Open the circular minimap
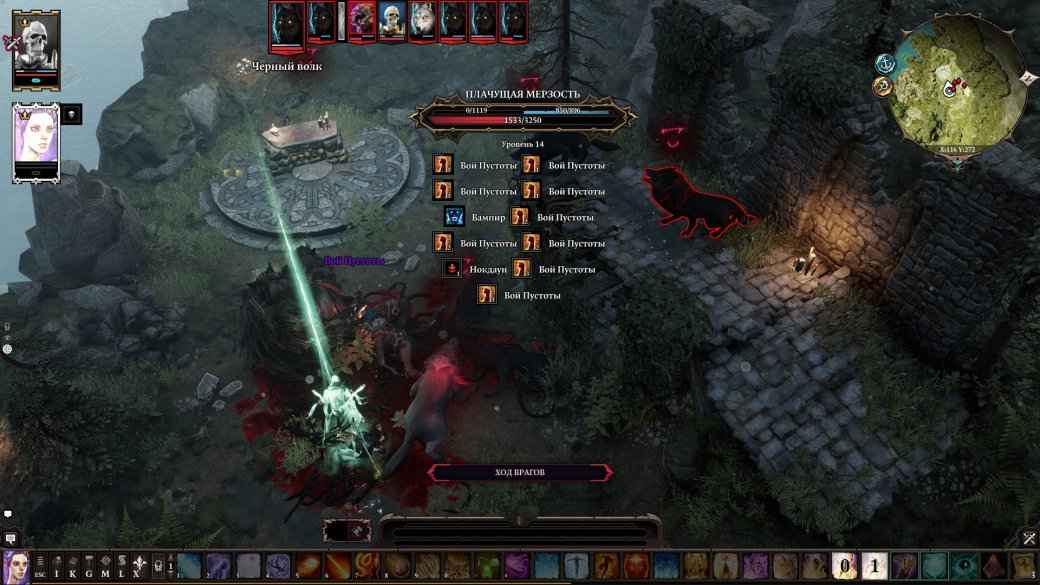 [x=960, y=87]
